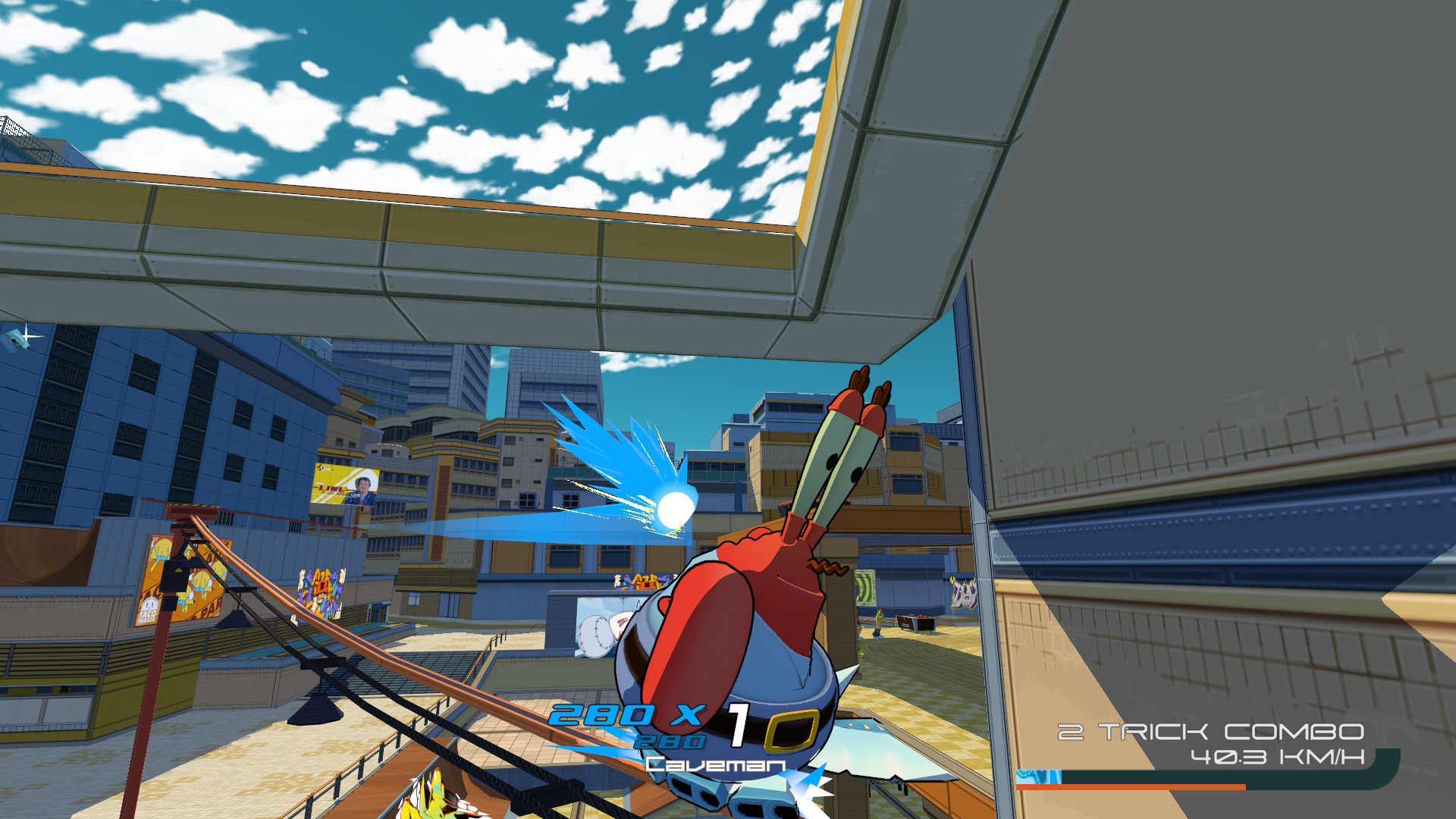This screenshot has height=819, width=1456.
Task: Select the 2 TRICK COMBO label
Action: [1210, 733]
